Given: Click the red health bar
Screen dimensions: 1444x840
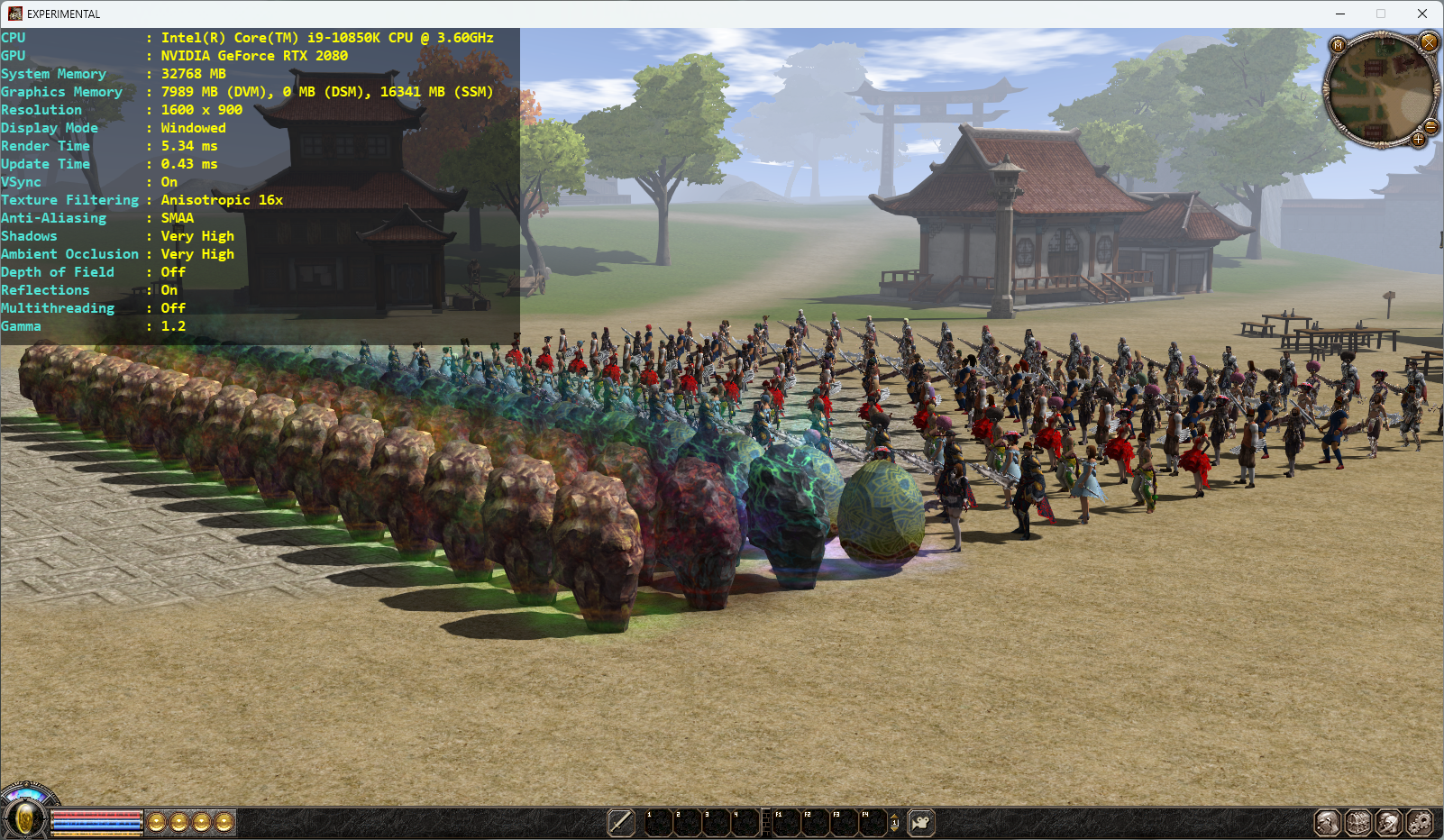Looking at the screenshot, I should 96,815.
